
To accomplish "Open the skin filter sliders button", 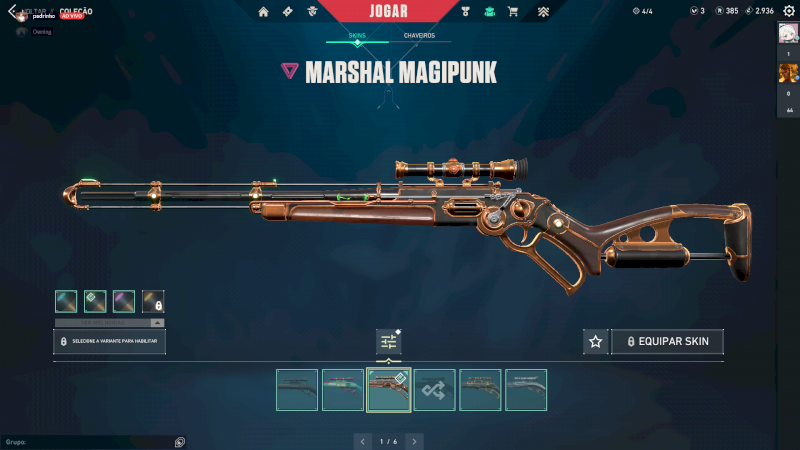I will pyautogui.click(x=388, y=342).
